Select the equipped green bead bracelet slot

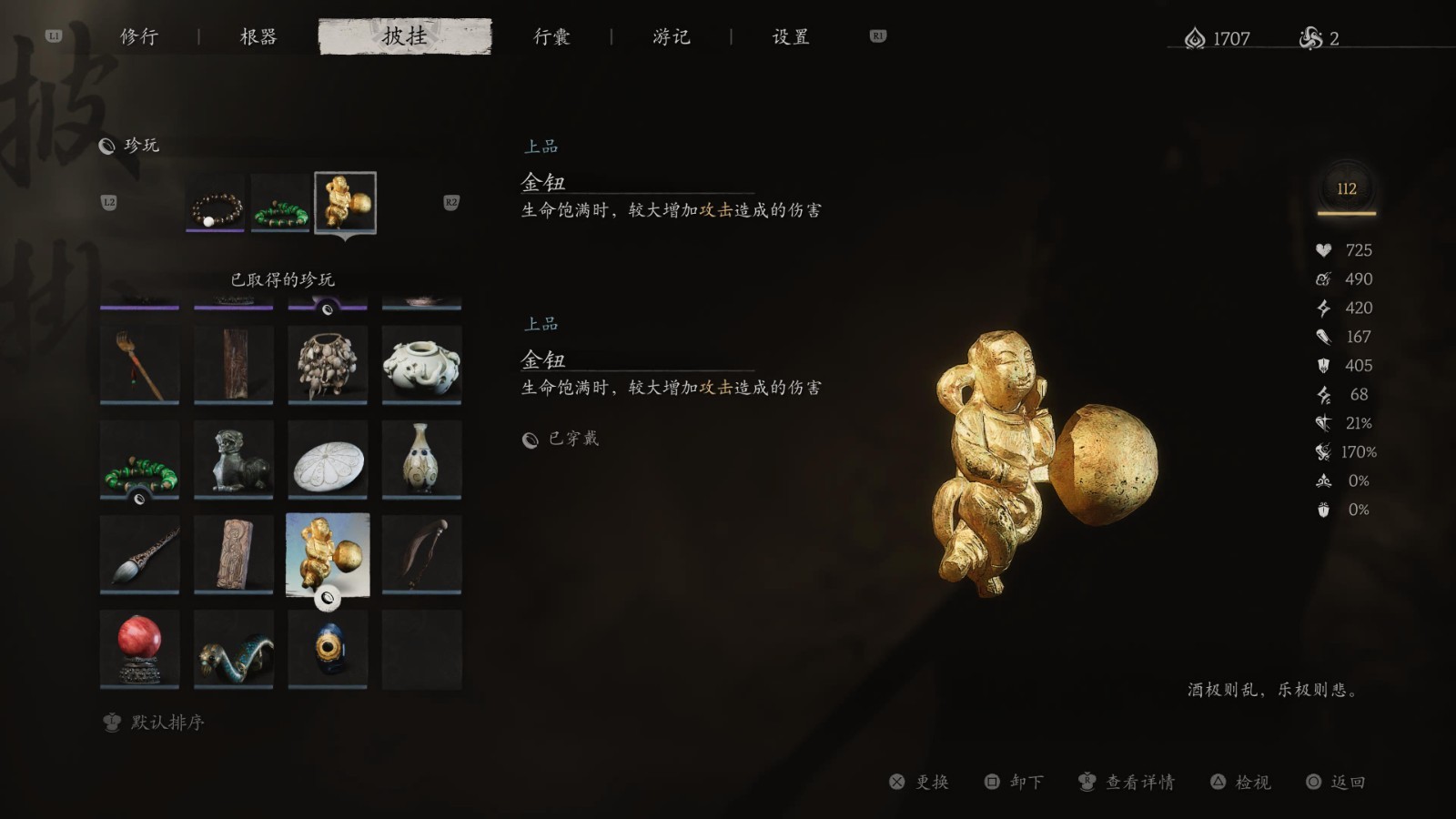280,202
